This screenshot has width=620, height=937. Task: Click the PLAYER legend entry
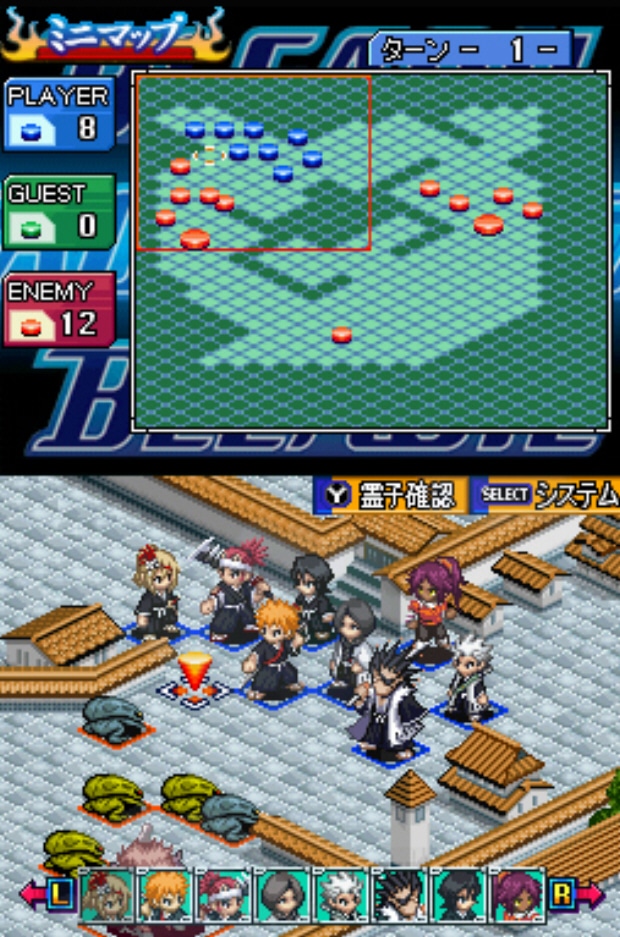point(58,114)
